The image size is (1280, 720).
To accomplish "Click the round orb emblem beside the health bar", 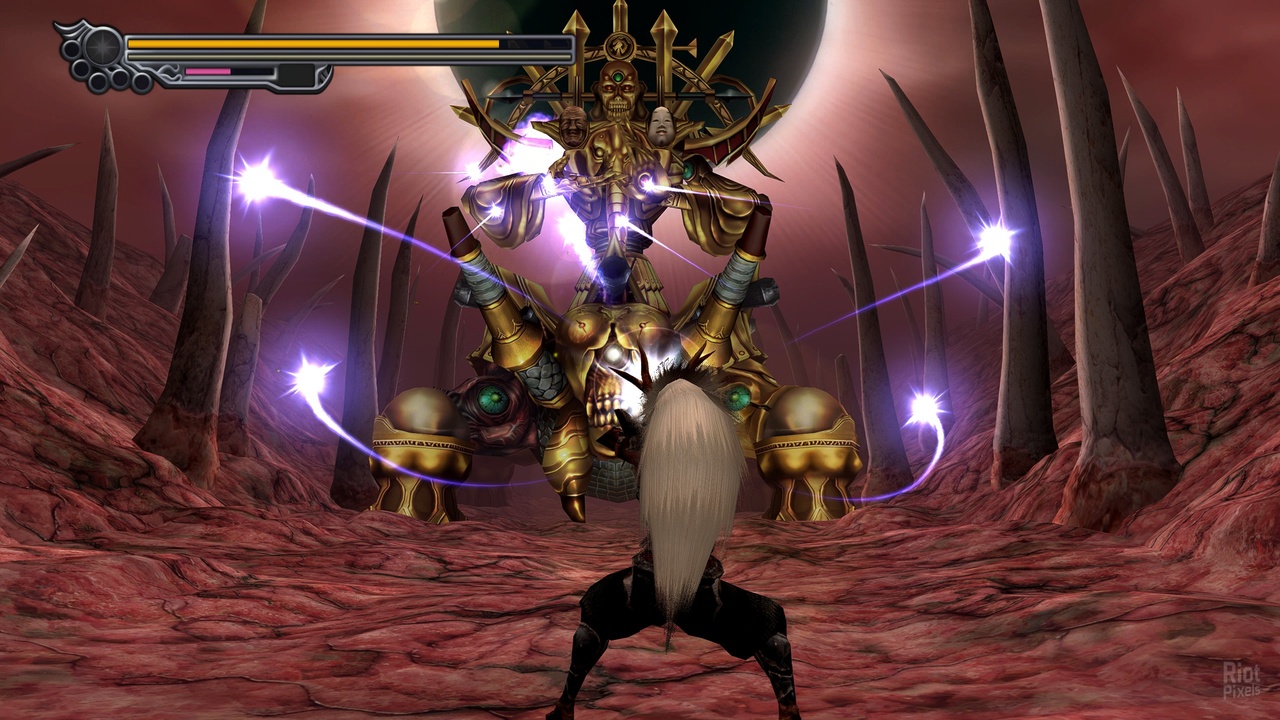I will 102,46.
